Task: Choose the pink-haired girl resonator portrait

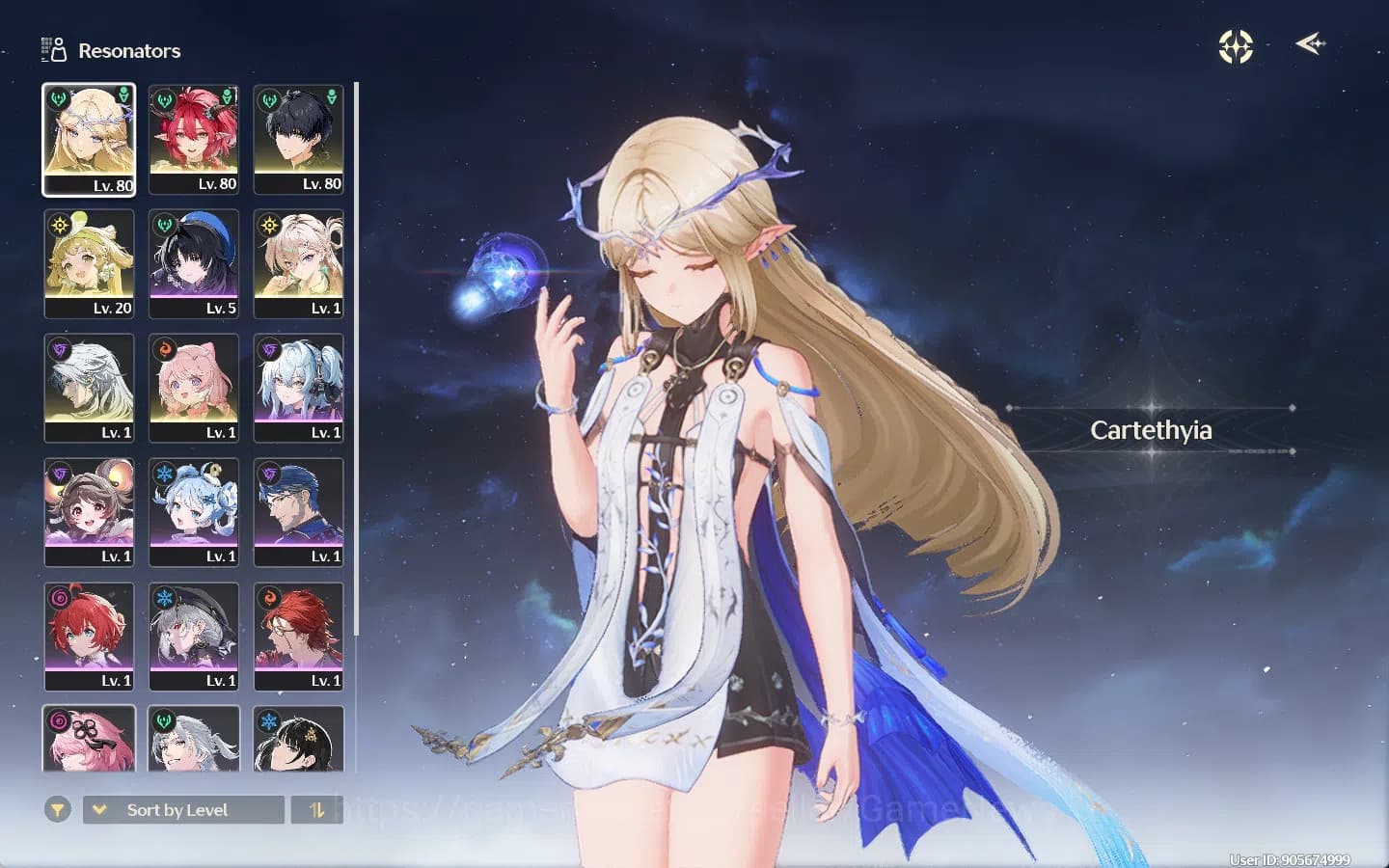Action: (x=194, y=388)
